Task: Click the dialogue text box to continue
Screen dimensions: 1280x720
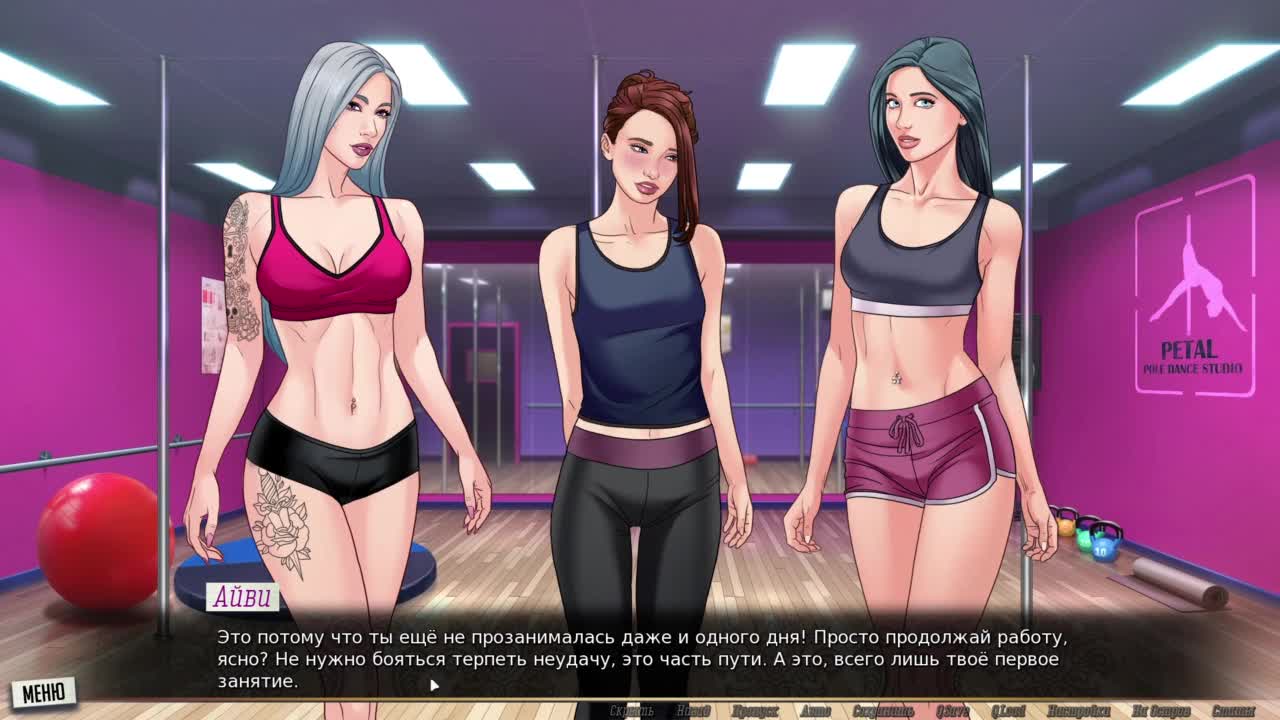Action: click(640, 658)
